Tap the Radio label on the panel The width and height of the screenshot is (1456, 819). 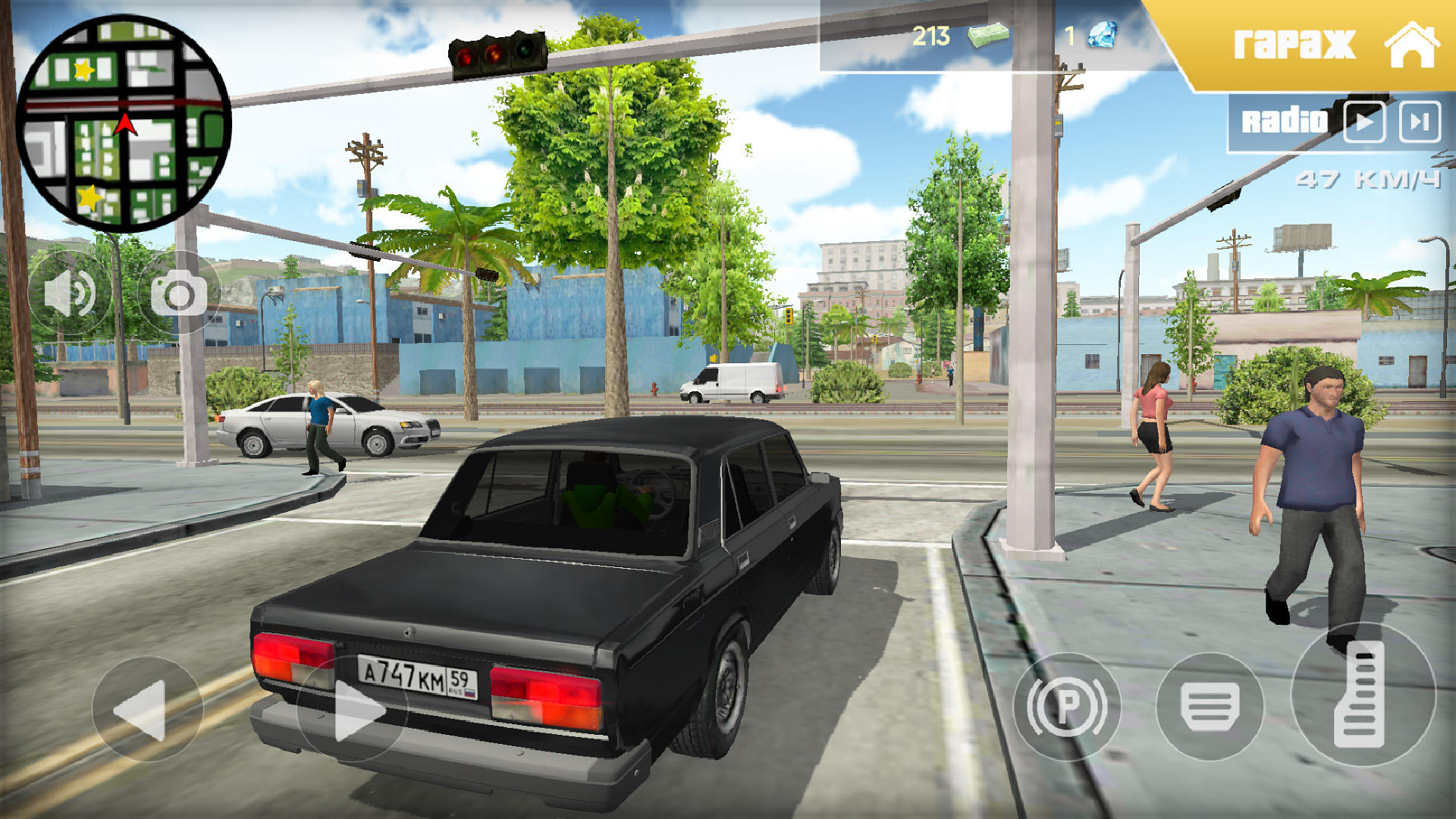1285,119
